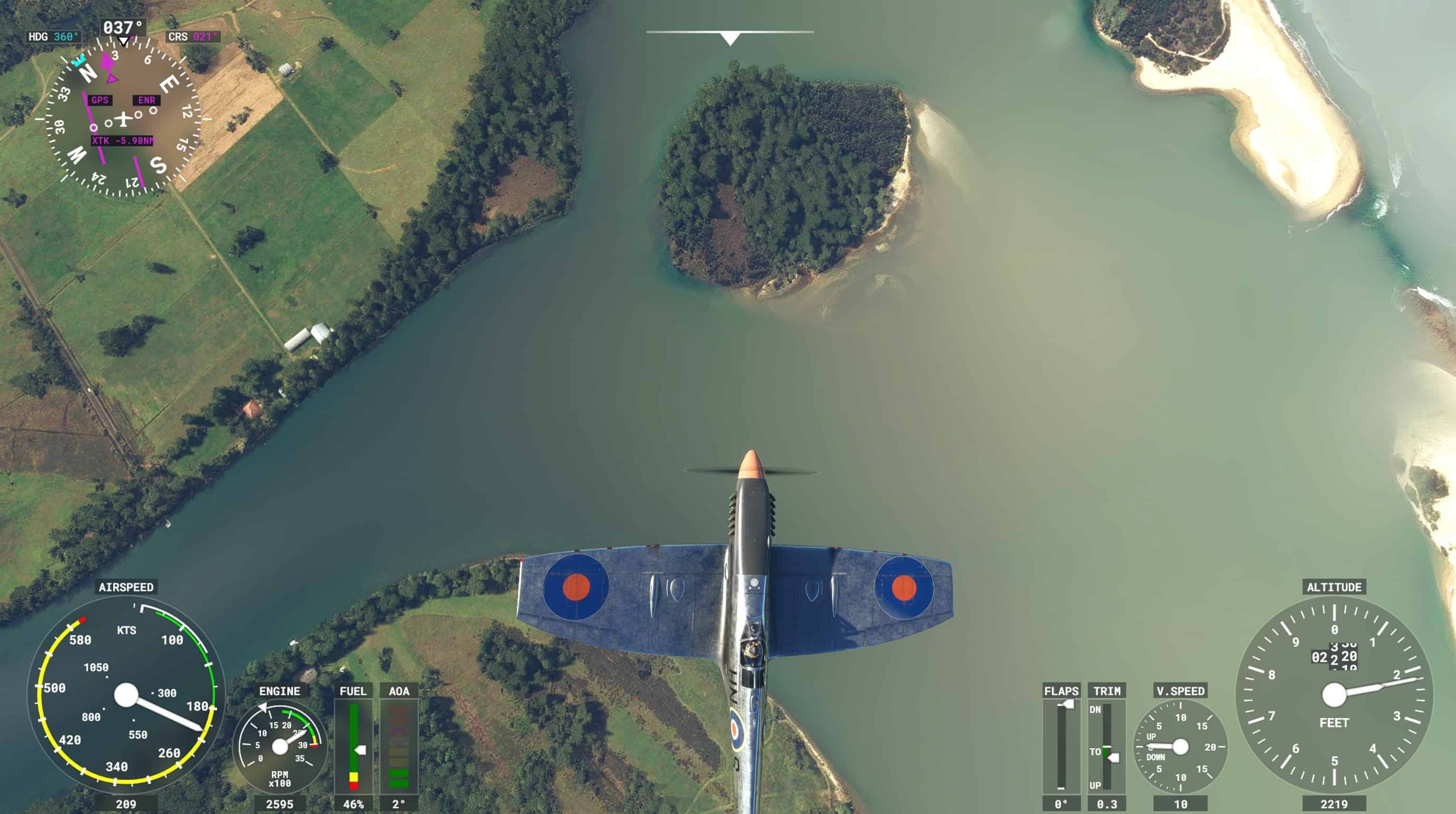Select the airspeed dial
The height and width of the screenshot is (814, 1456).
click(x=126, y=695)
